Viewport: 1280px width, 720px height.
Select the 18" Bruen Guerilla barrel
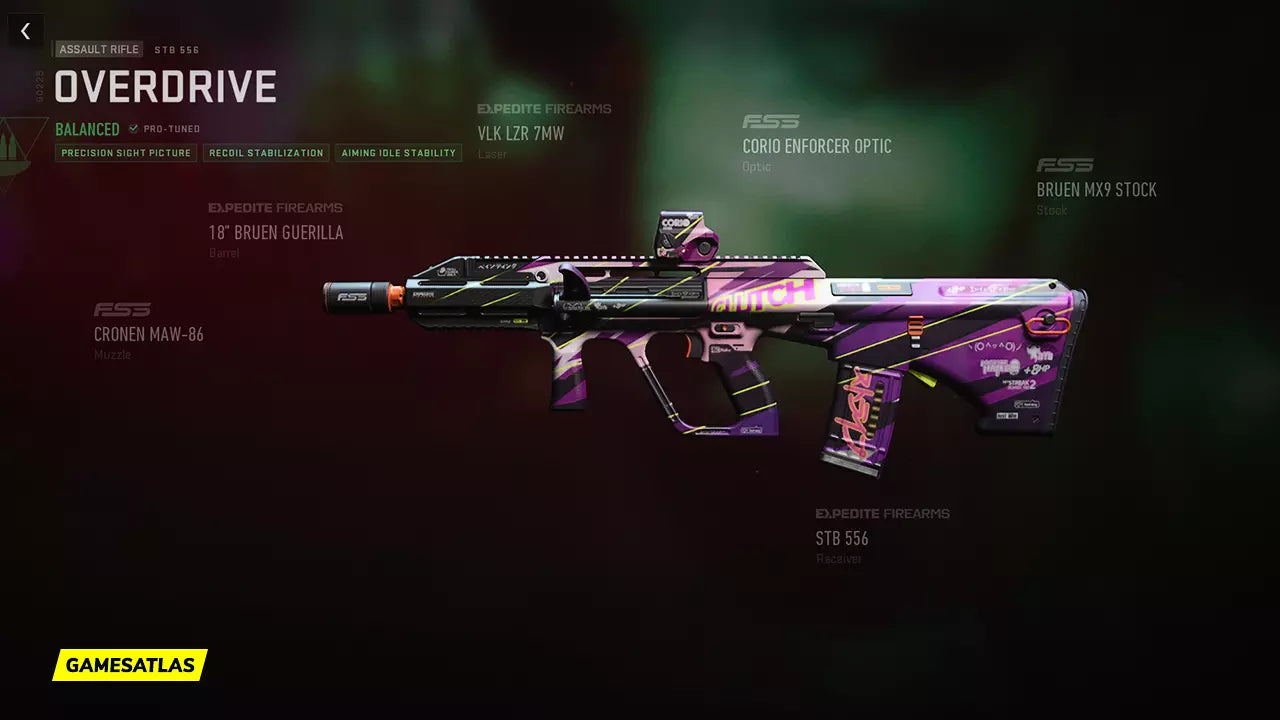(x=275, y=233)
